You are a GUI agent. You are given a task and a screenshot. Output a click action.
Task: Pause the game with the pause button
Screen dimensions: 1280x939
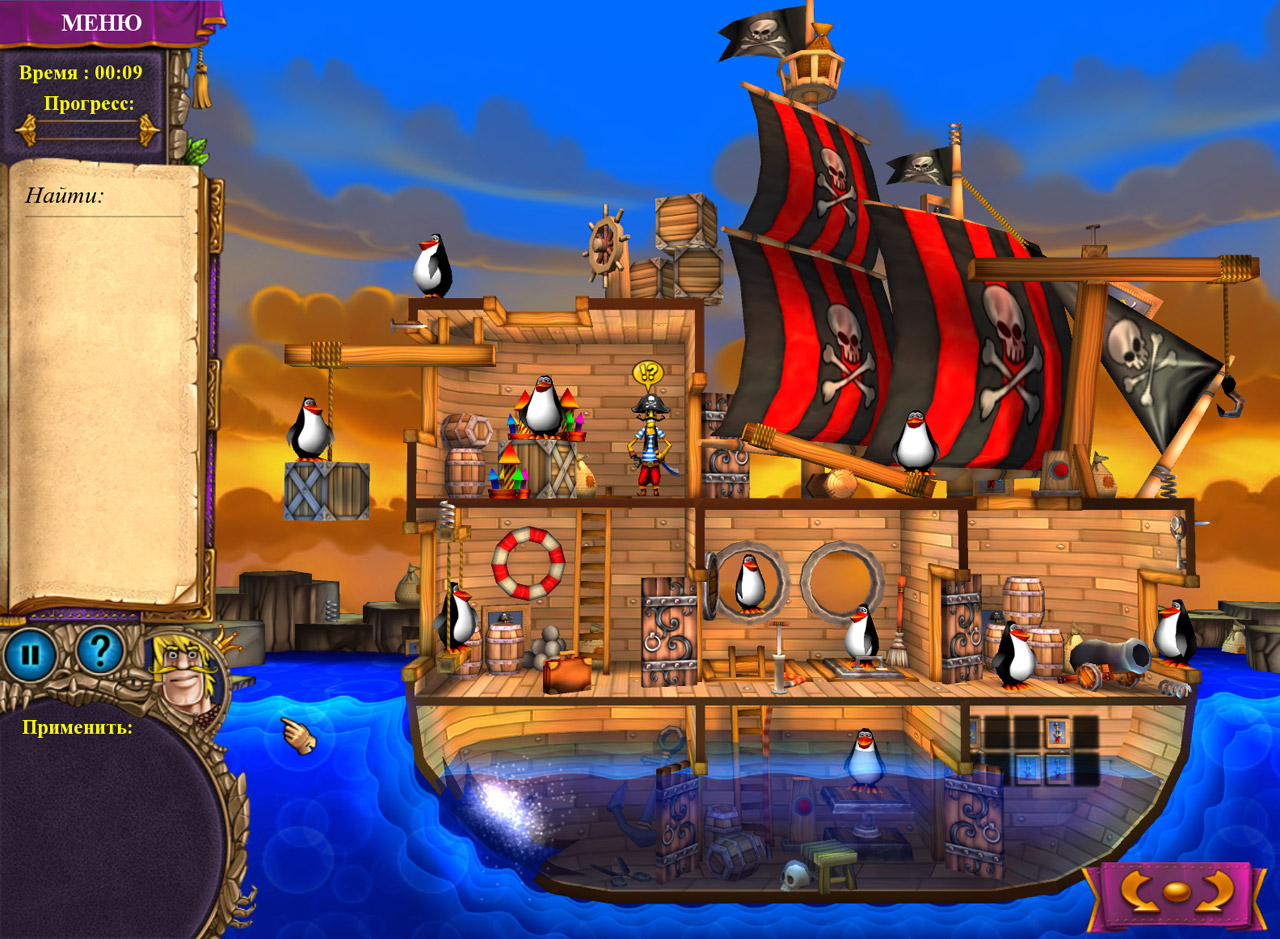pyautogui.click(x=30, y=655)
